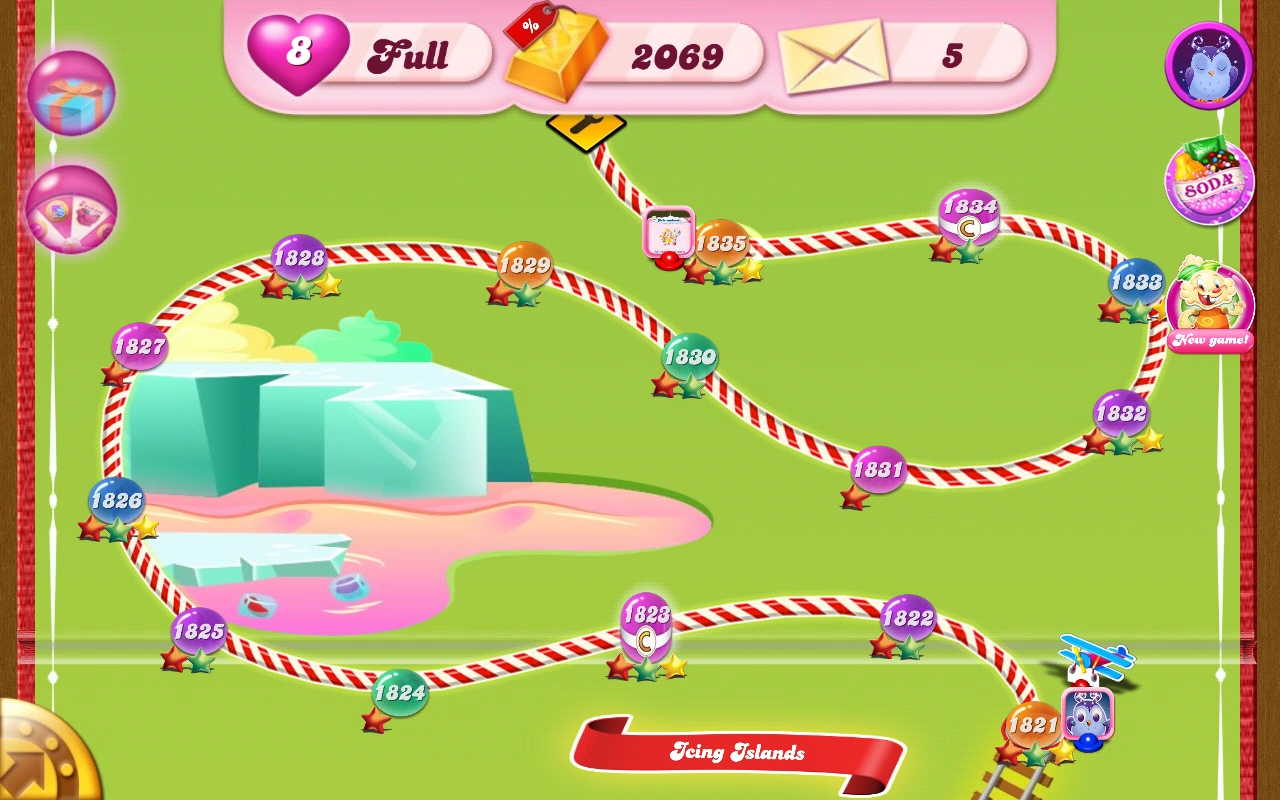Image resolution: width=1280 pixels, height=800 pixels.
Task: Open the Odus owl avatar top right
Action: 1208,67
